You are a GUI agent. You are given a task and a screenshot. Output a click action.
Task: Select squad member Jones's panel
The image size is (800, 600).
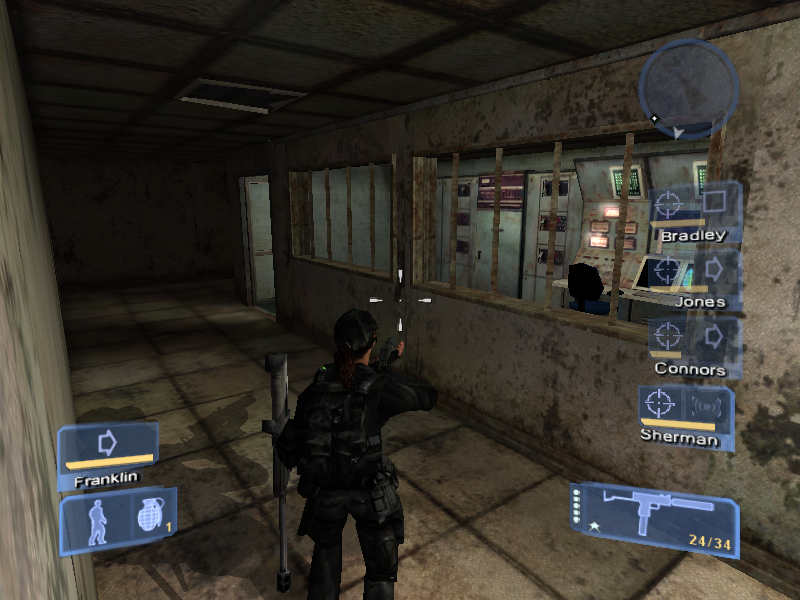click(694, 278)
